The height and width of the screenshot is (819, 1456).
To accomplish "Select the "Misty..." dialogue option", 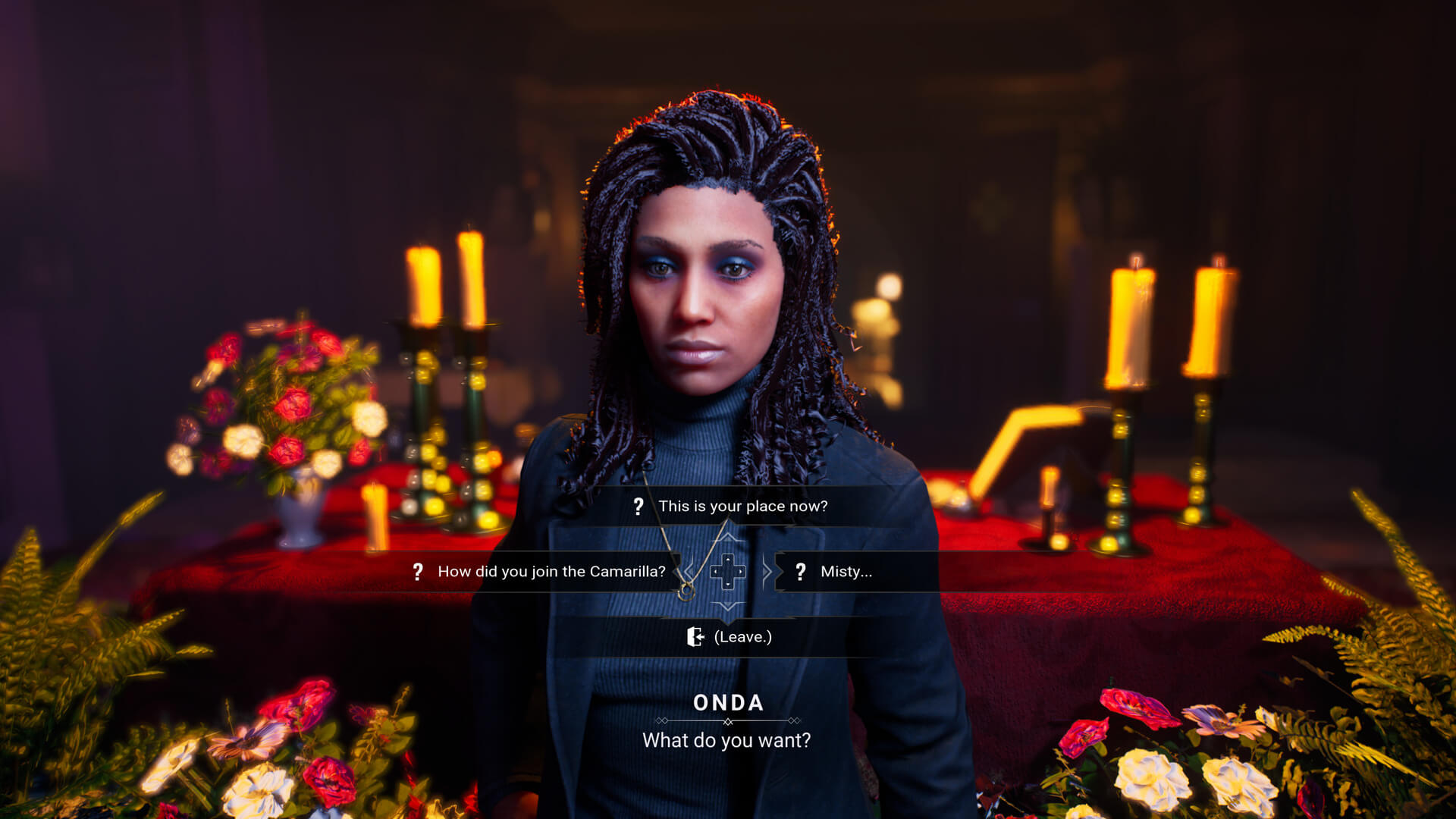I will pyautogui.click(x=846, y=572).
